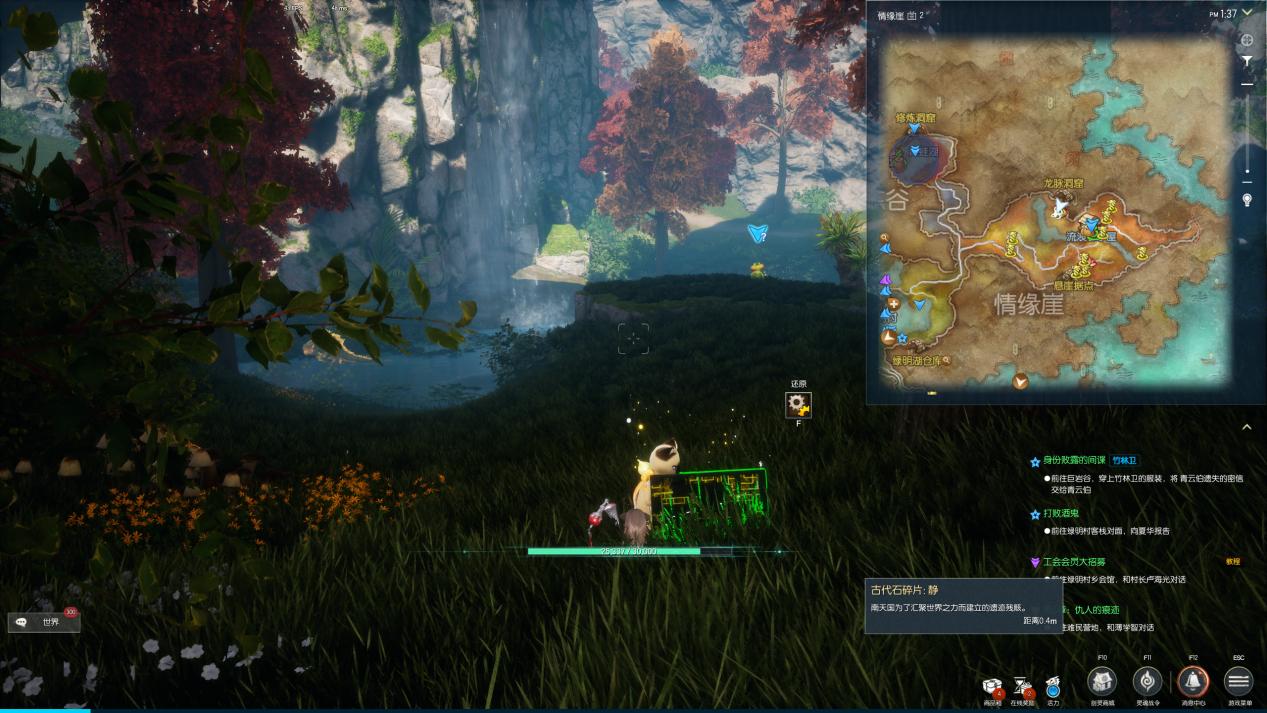Open the 游戏菜单 game menu button
1267x713 pixels.
point(1238,682)
